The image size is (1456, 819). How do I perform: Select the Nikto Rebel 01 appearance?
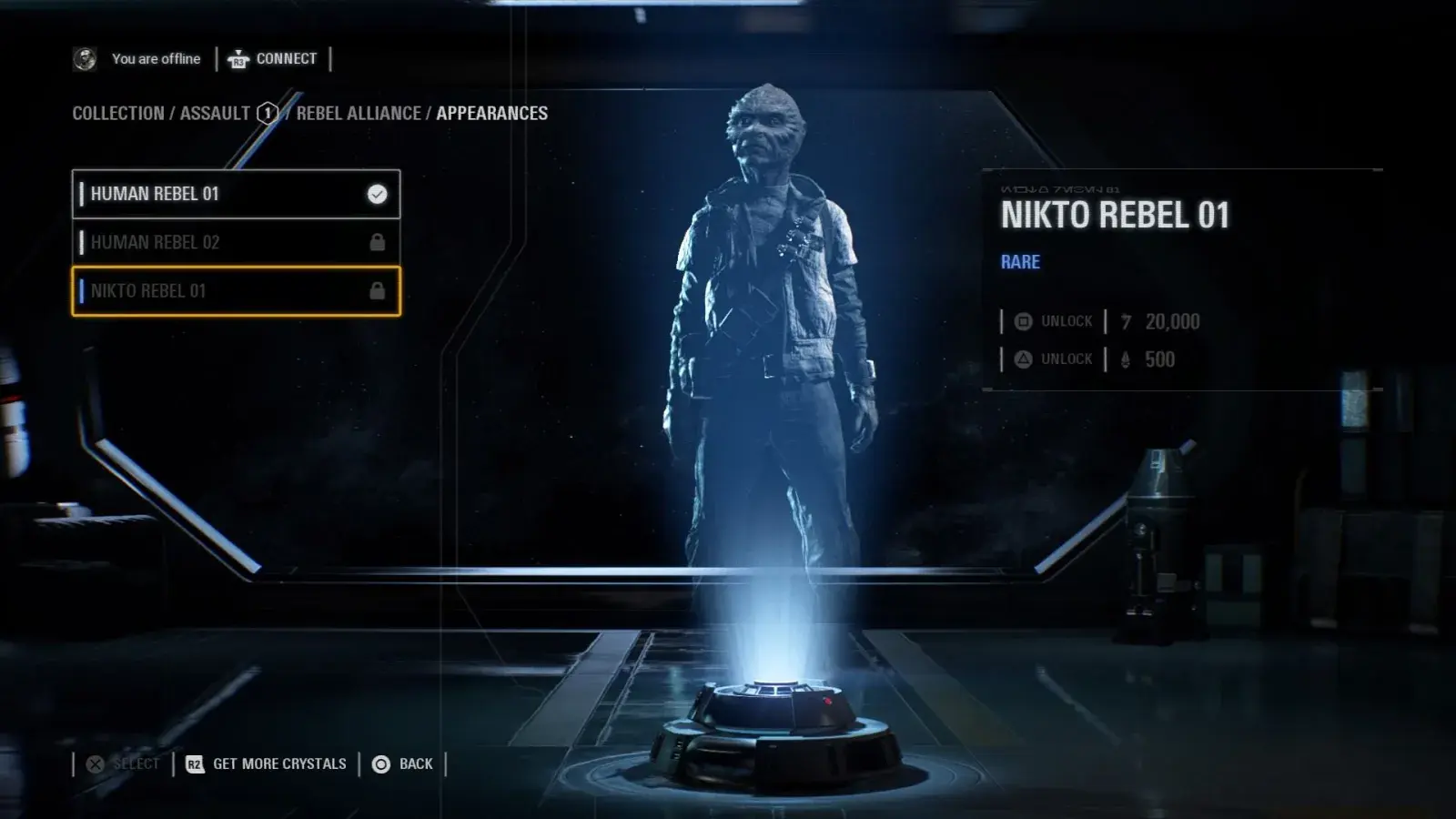click(236, 291)
